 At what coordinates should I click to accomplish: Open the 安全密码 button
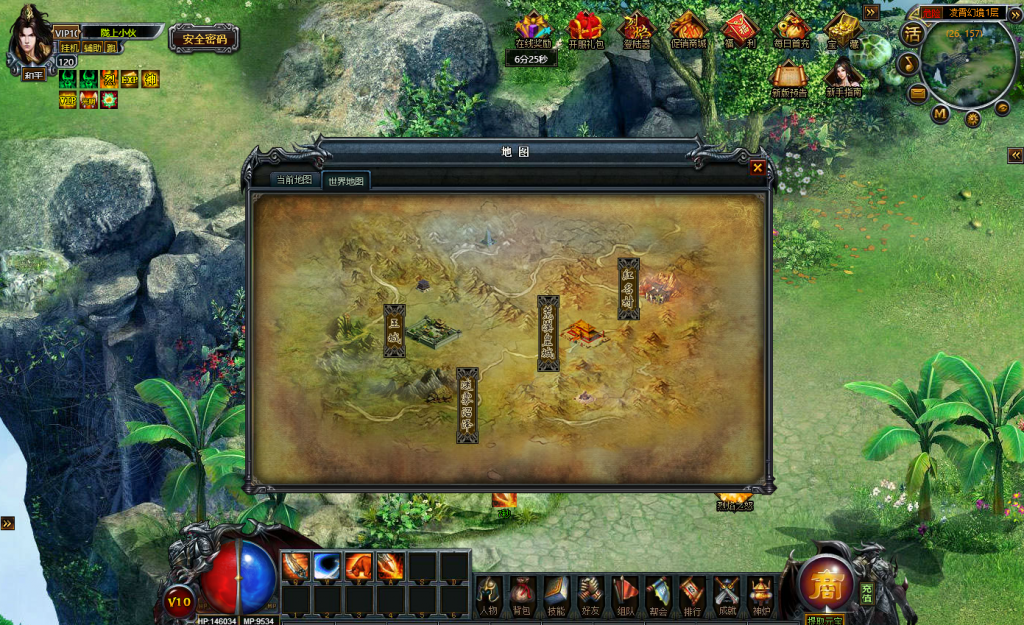click(x=204, y=39)
